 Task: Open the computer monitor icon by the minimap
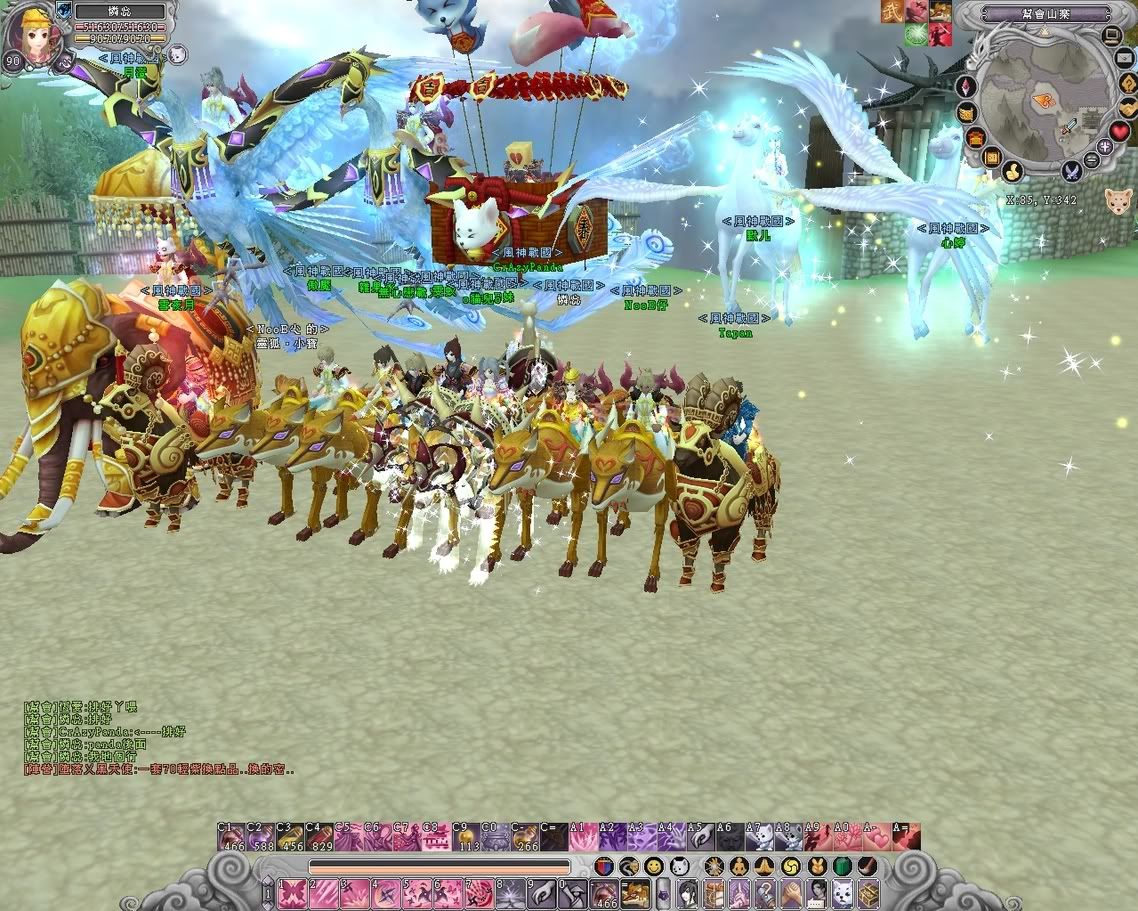1112,37
